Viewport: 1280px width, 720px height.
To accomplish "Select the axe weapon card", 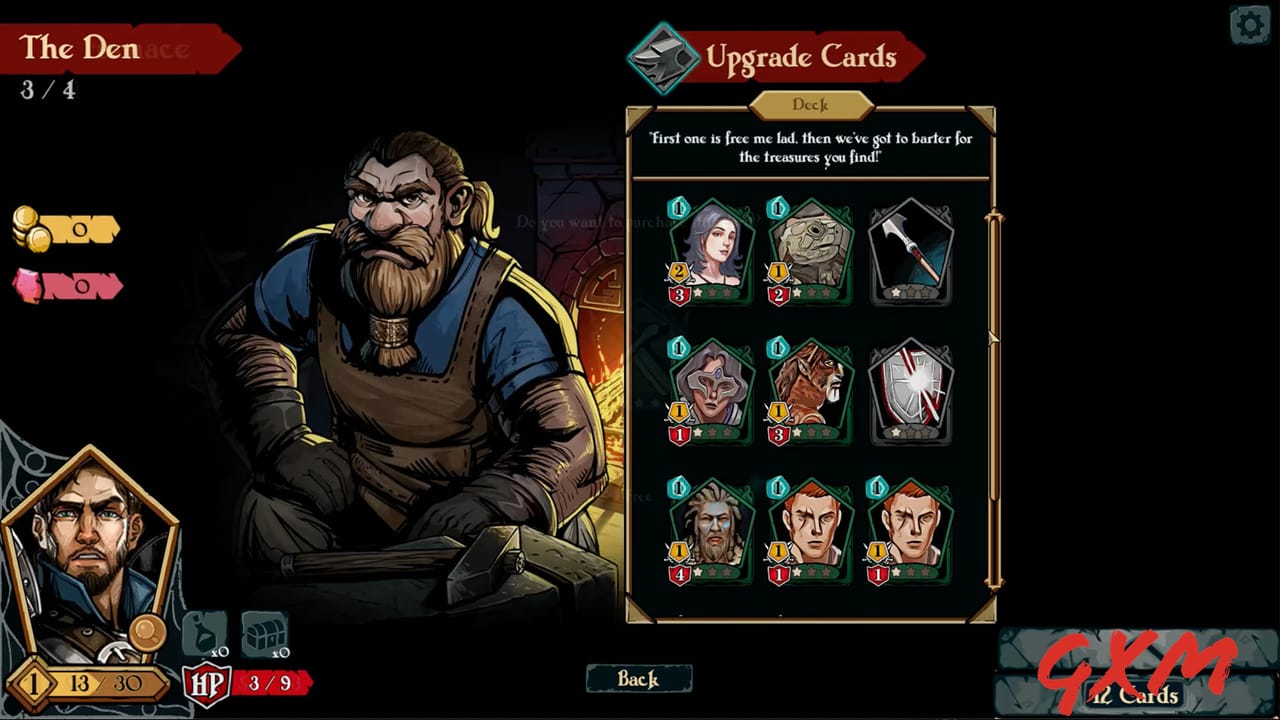I will 911,248.
